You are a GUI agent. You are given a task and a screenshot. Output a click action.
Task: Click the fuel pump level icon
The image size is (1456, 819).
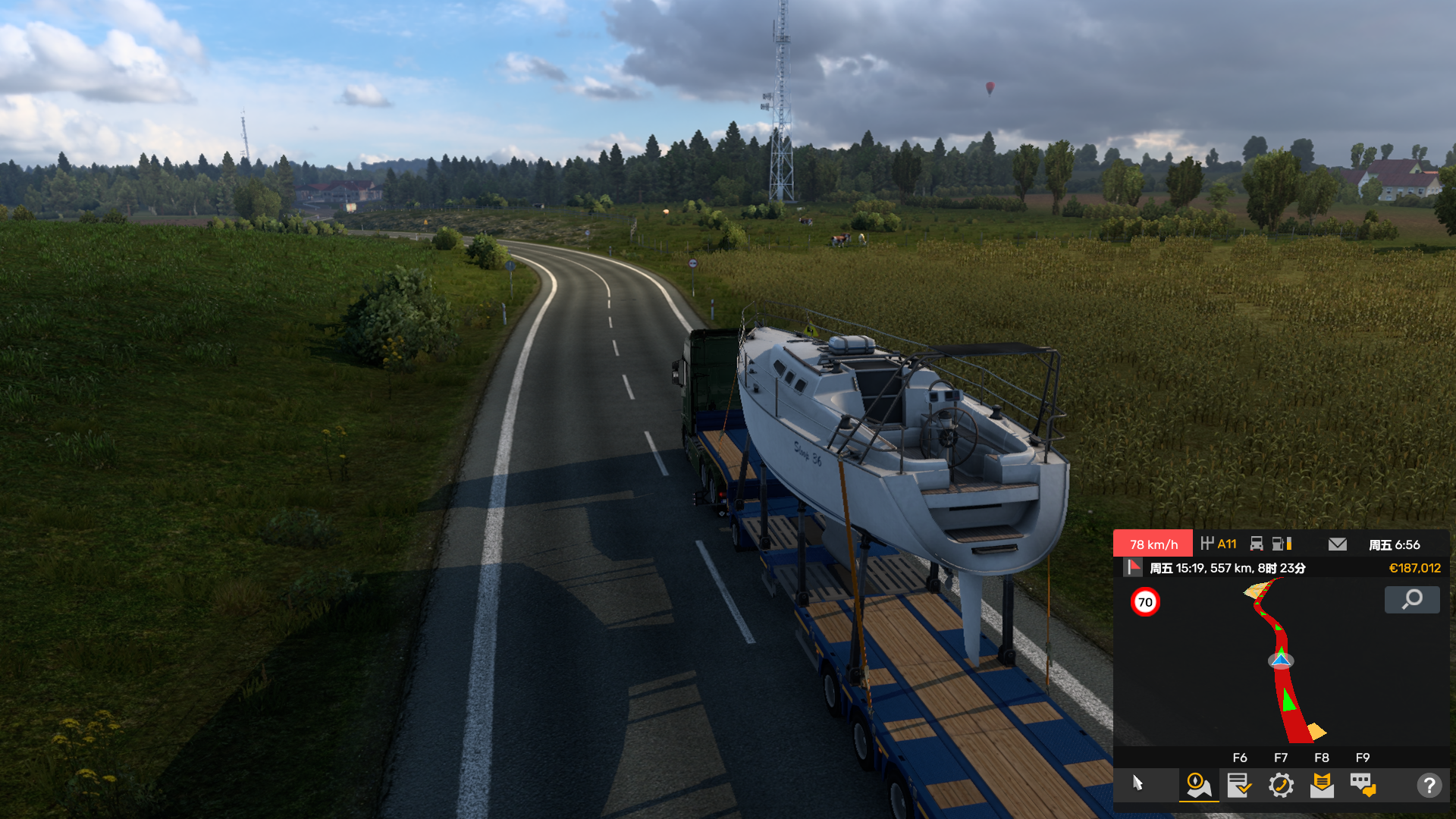1281,544
